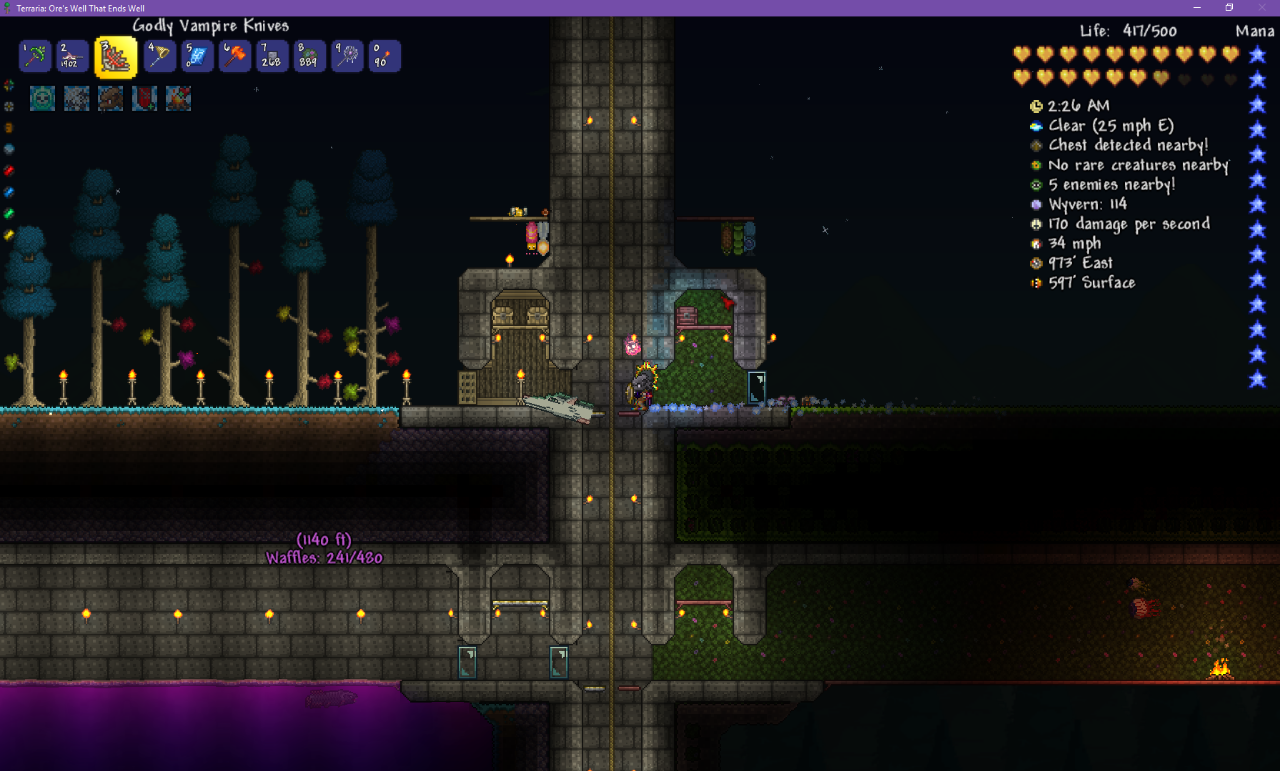Select the web-headed staff in slot 9
The height and width of the screenshot is (771, 1280).
[347, 56]
